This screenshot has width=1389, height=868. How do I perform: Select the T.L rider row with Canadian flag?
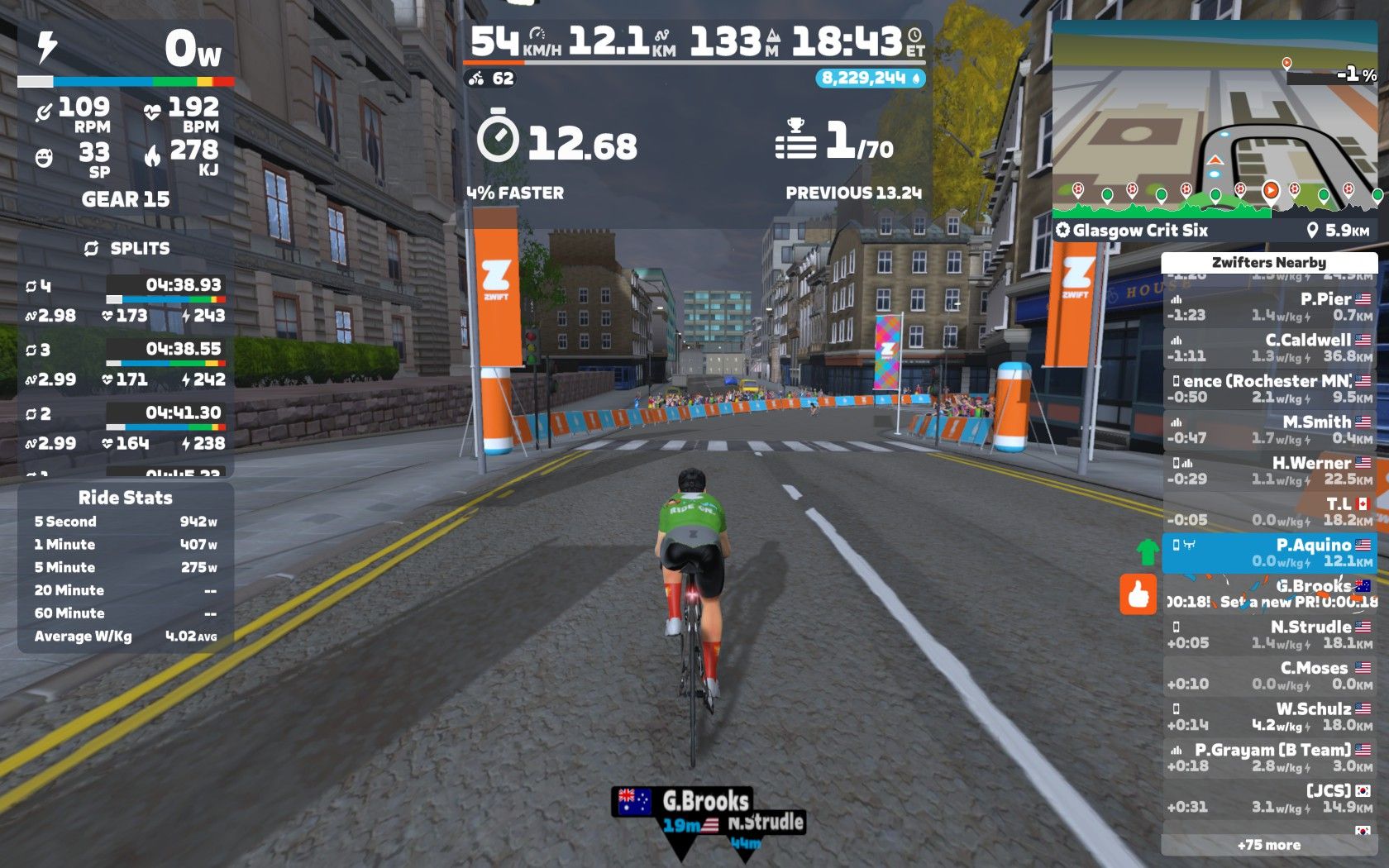pos(1269,512)
